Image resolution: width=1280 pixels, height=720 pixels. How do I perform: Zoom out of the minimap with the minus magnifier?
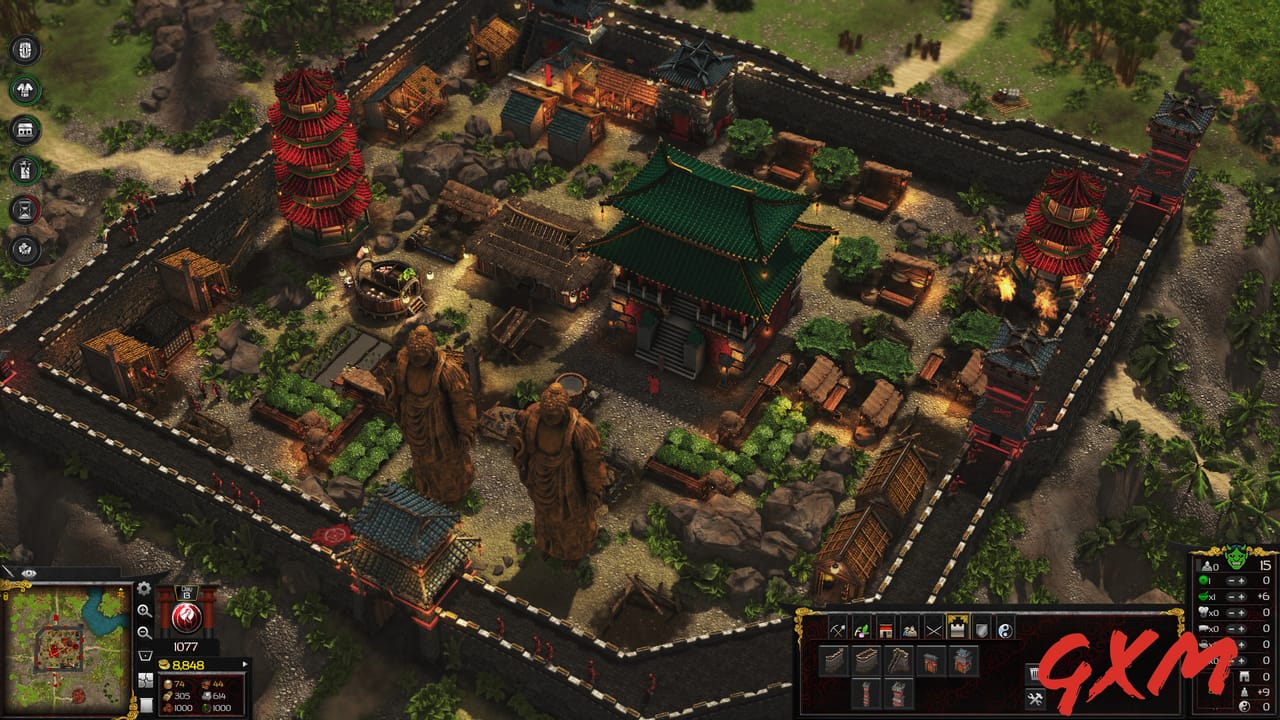142,632
